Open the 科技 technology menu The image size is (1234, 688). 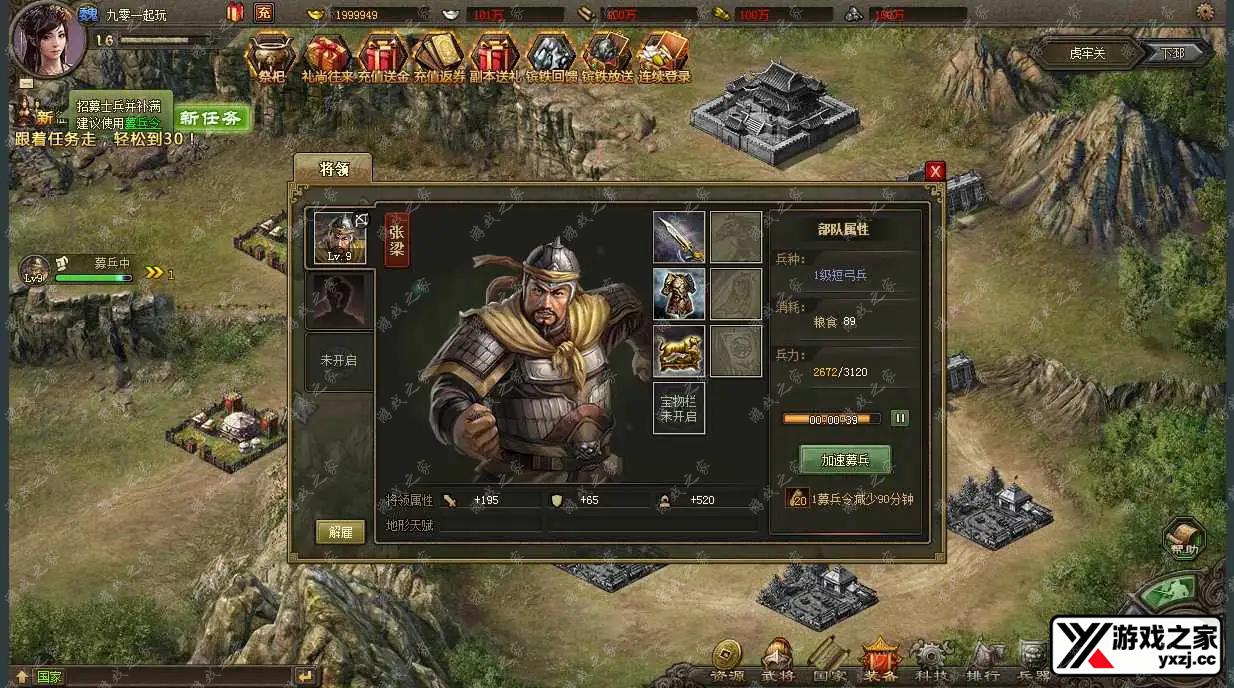[x=932, y=660]
